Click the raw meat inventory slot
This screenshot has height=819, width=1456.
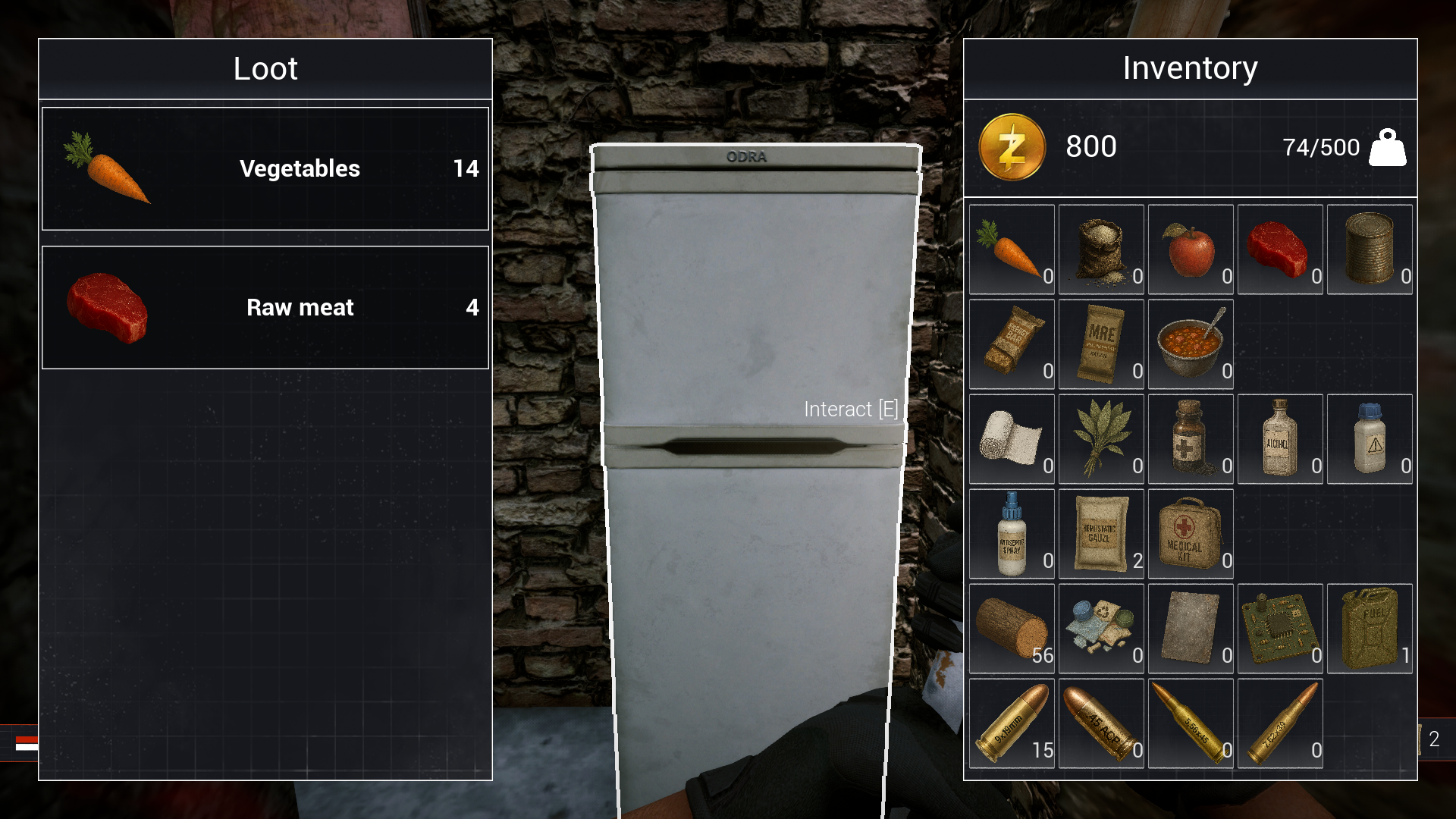[x=1280, y=249]
